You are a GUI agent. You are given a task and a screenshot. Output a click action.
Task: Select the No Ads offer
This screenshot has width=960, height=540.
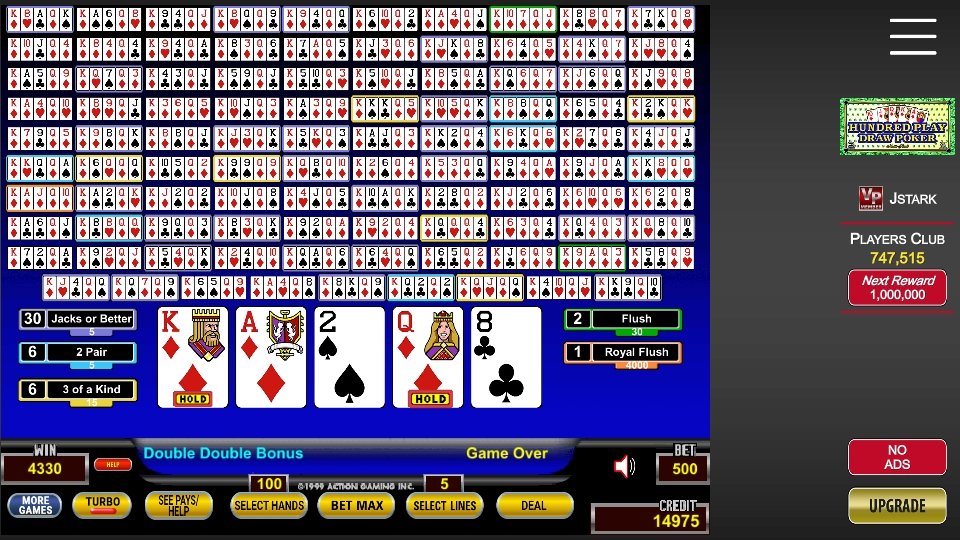coord(897,457)
